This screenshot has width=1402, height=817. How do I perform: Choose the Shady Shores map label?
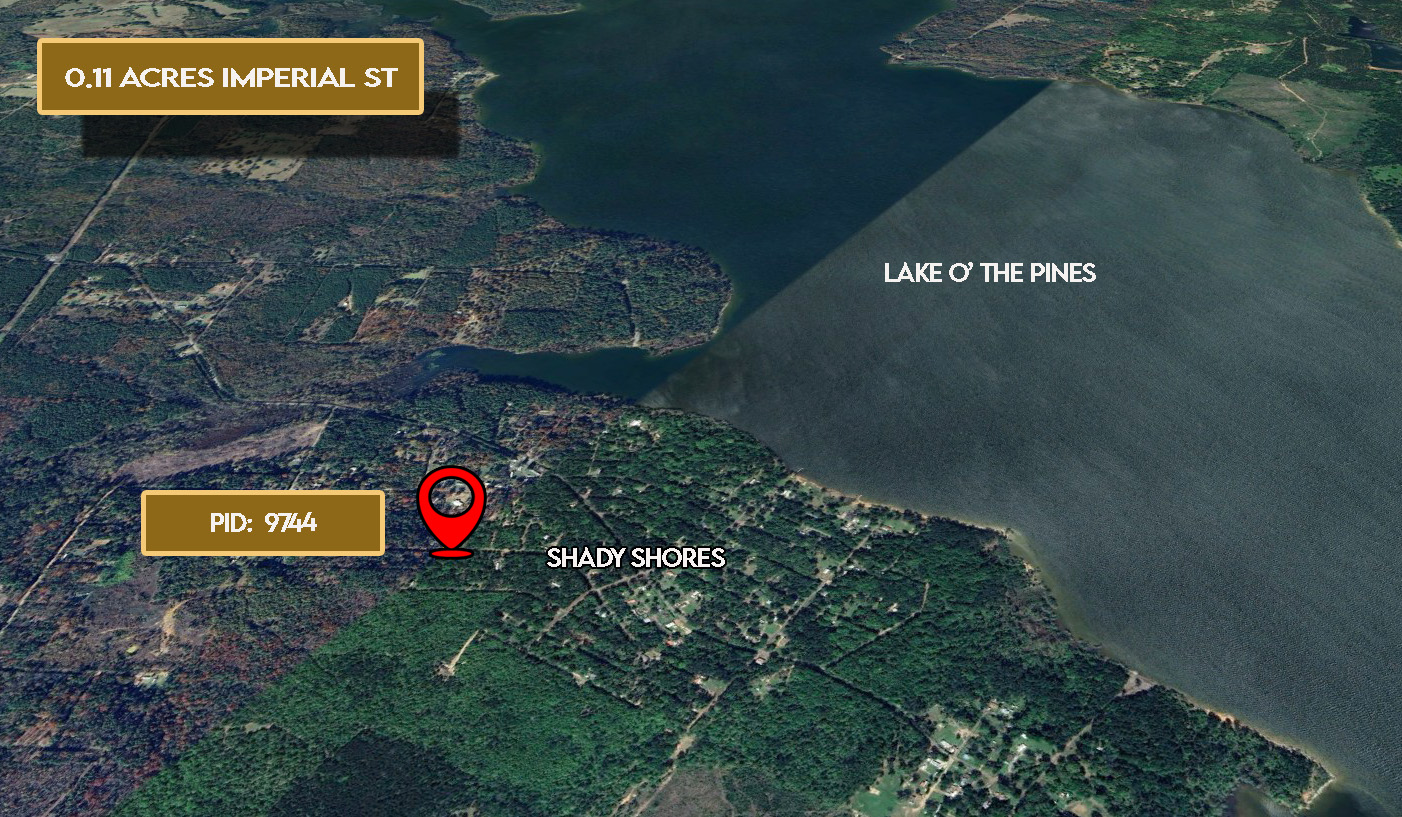pos(635,558)
